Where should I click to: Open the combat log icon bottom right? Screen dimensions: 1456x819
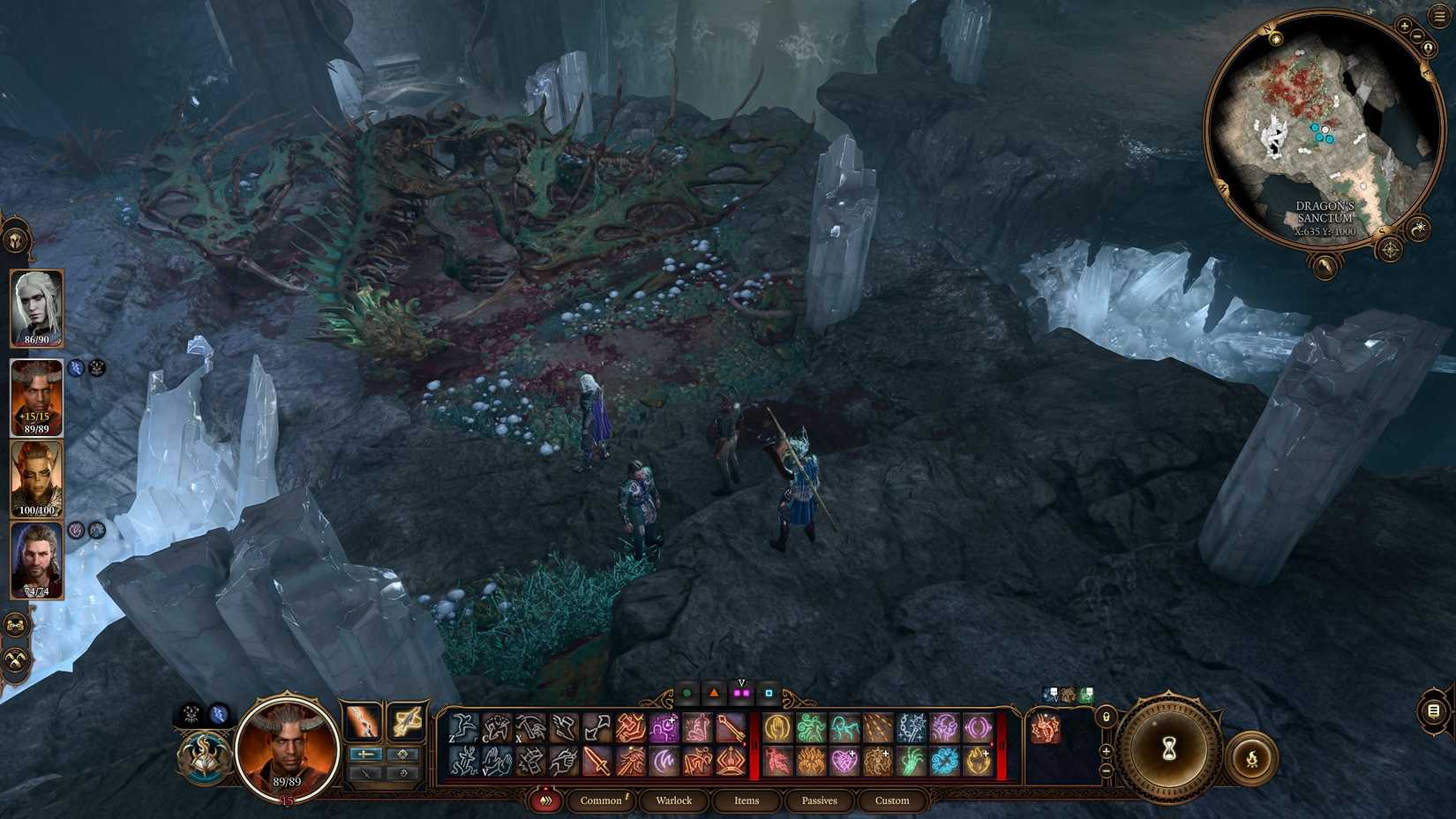tap(1434, 710)
